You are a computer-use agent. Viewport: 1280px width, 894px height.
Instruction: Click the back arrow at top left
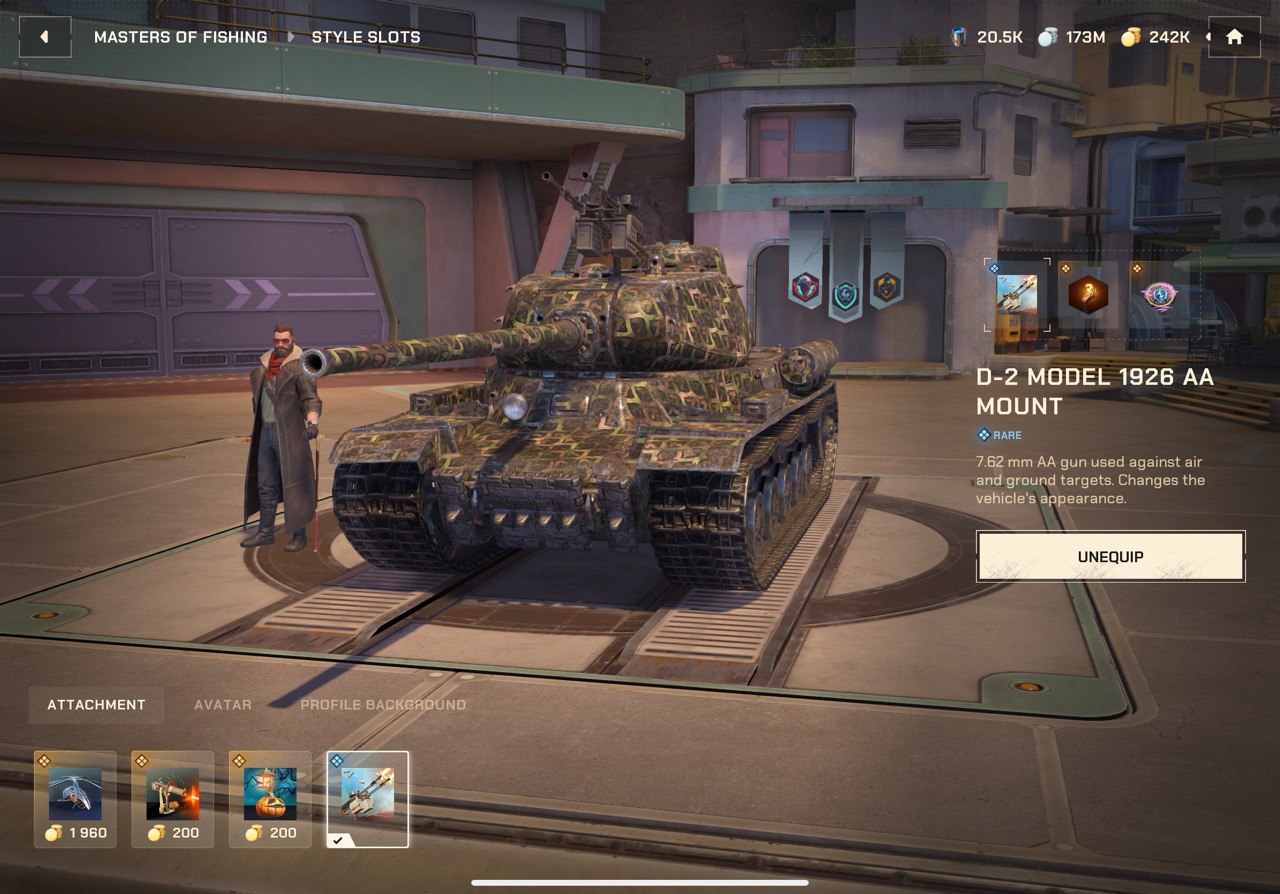(x=45, y=36)
